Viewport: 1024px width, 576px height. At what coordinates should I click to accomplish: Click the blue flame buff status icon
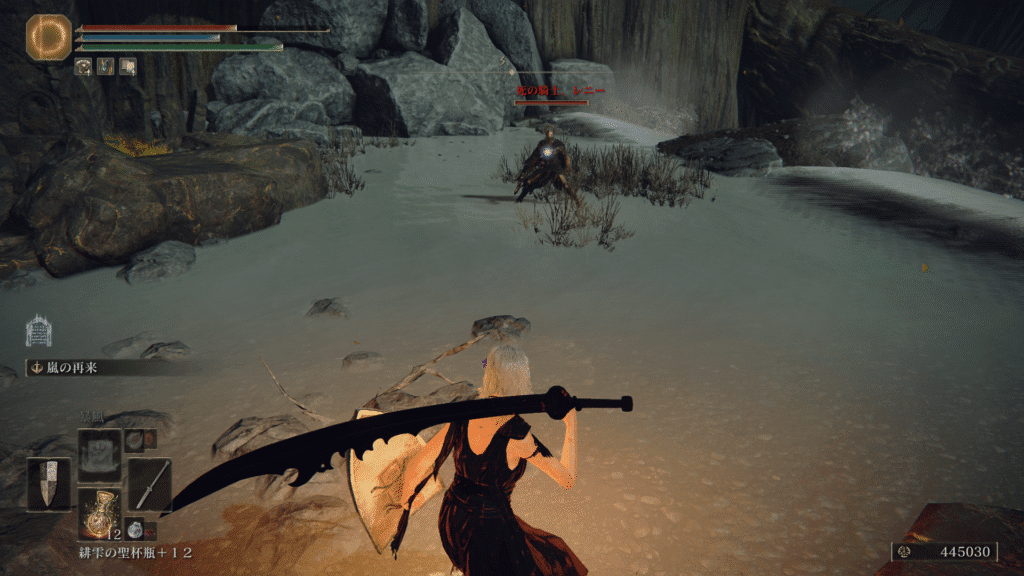coord(106,66)
